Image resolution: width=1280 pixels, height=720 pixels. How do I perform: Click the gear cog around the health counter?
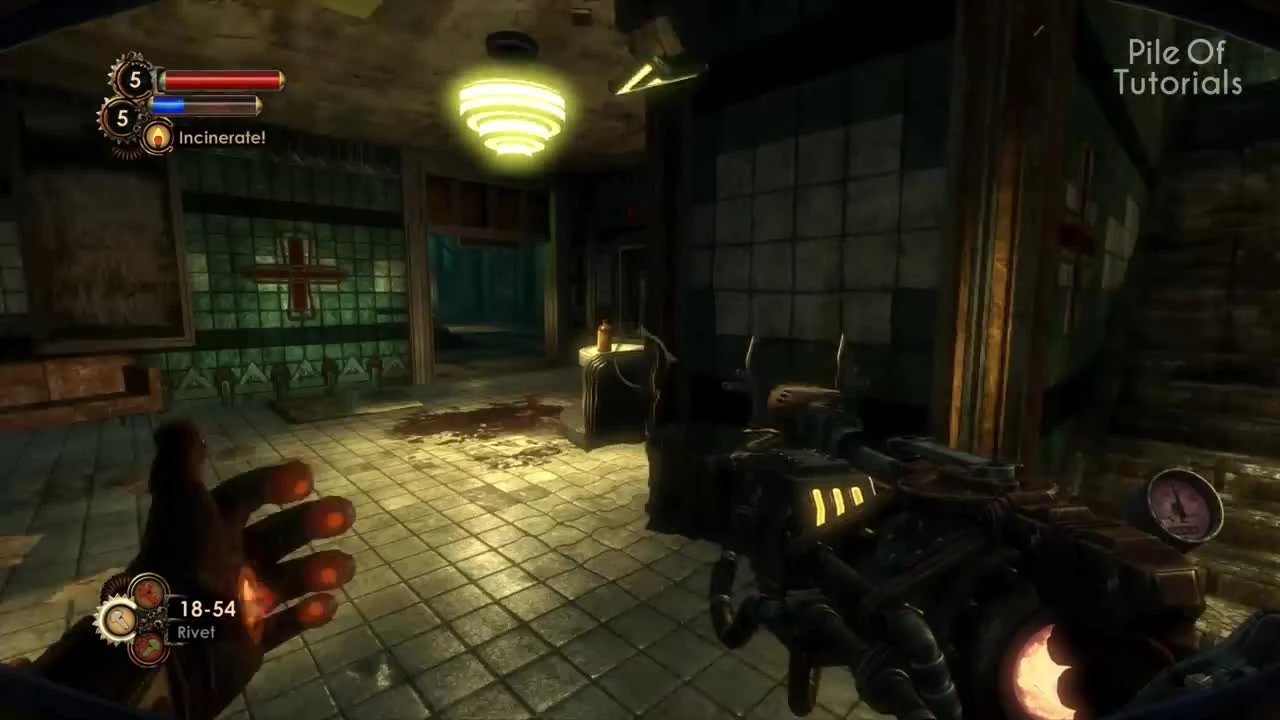pos(118,72)
